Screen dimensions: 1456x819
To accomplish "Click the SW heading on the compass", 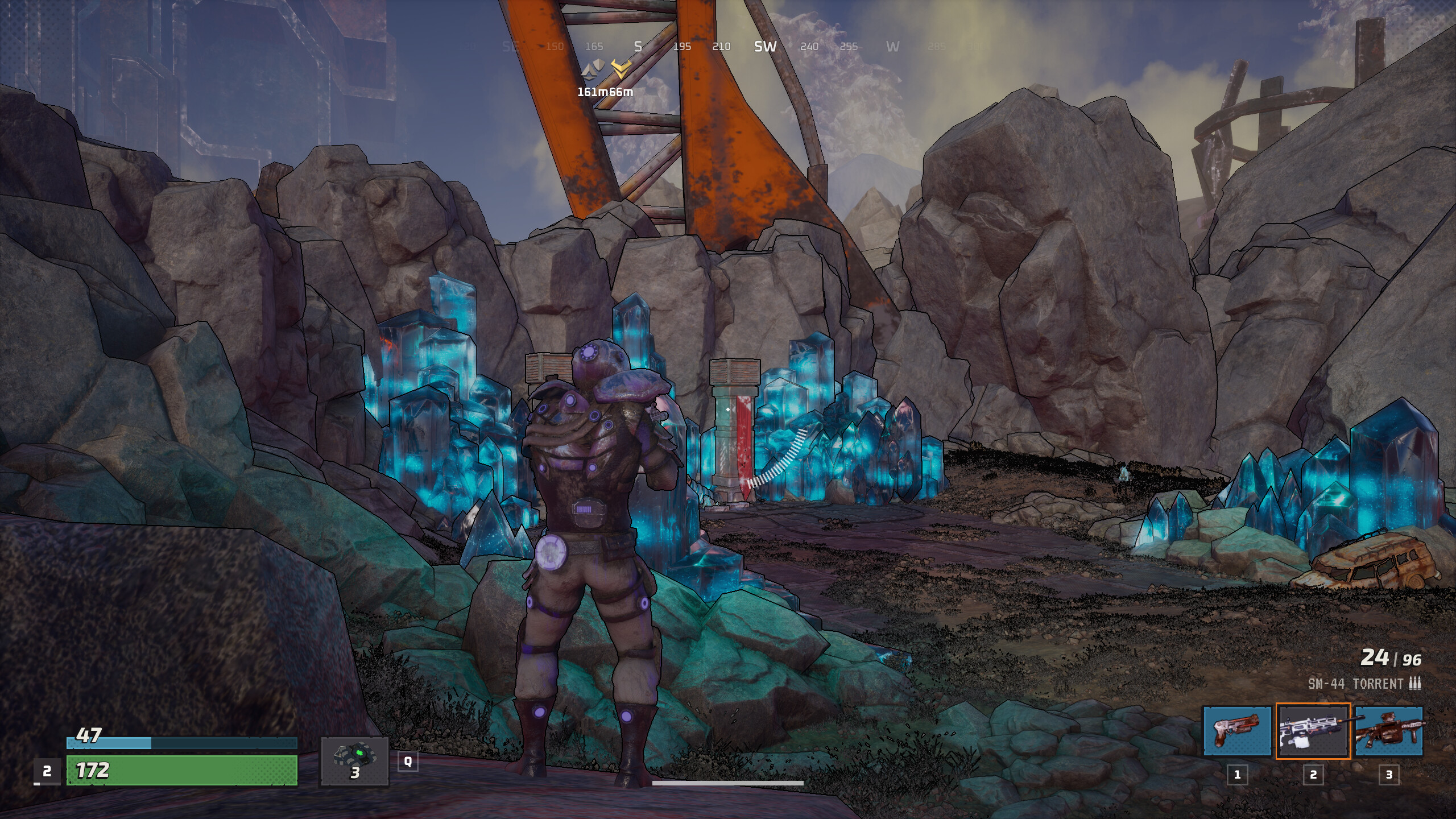I will point(765,47).
